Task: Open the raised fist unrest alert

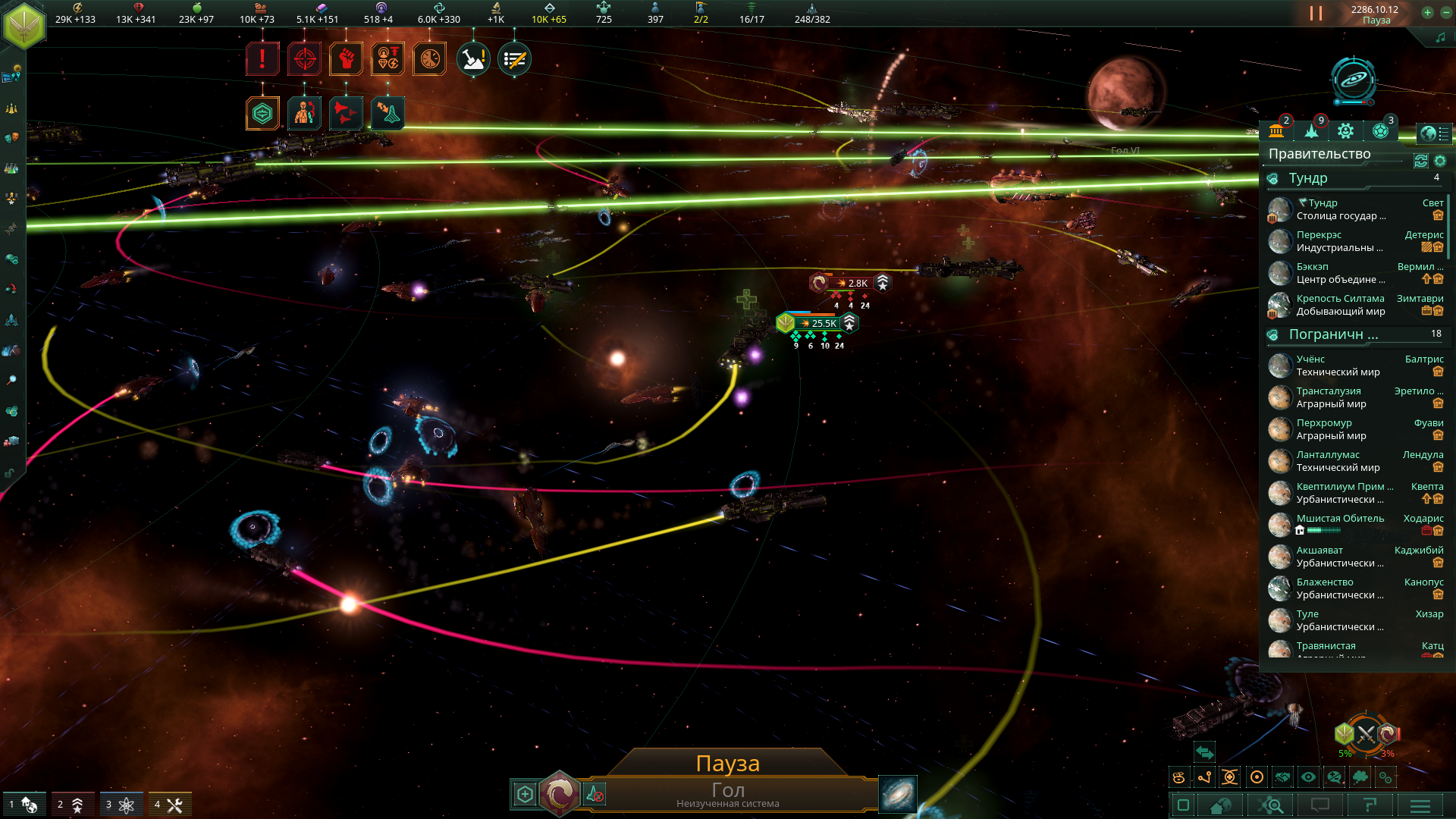Action: (x=346, y=59)
